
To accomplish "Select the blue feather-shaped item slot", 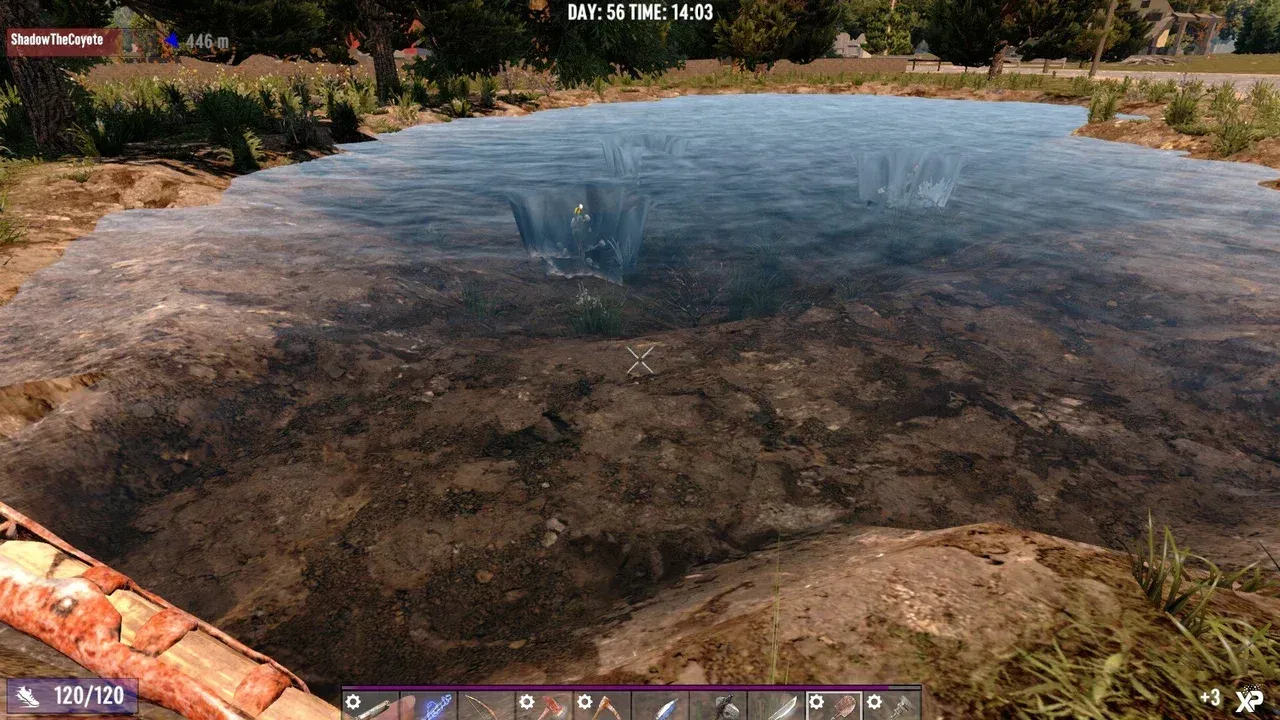I will coord(660,706).
